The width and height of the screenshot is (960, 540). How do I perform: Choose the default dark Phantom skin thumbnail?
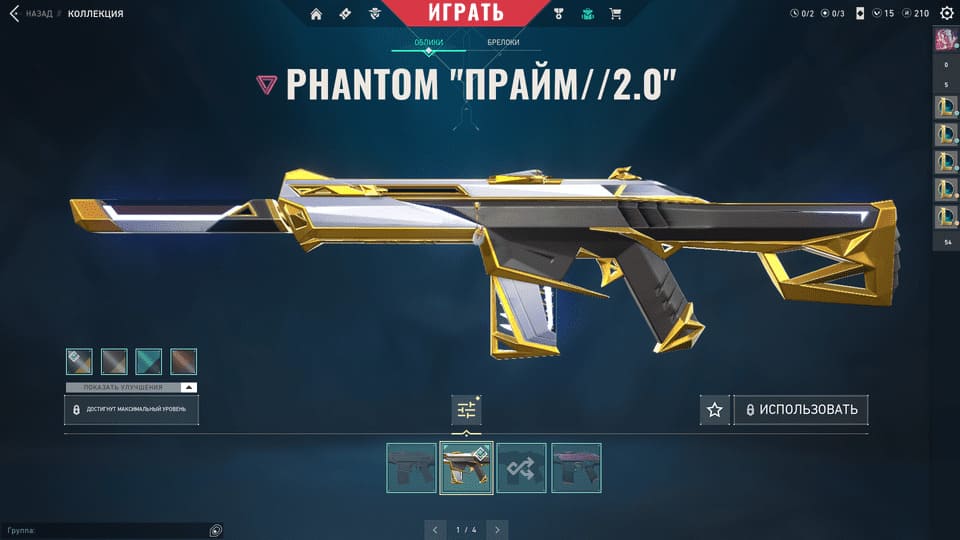[x=411, y=467]
